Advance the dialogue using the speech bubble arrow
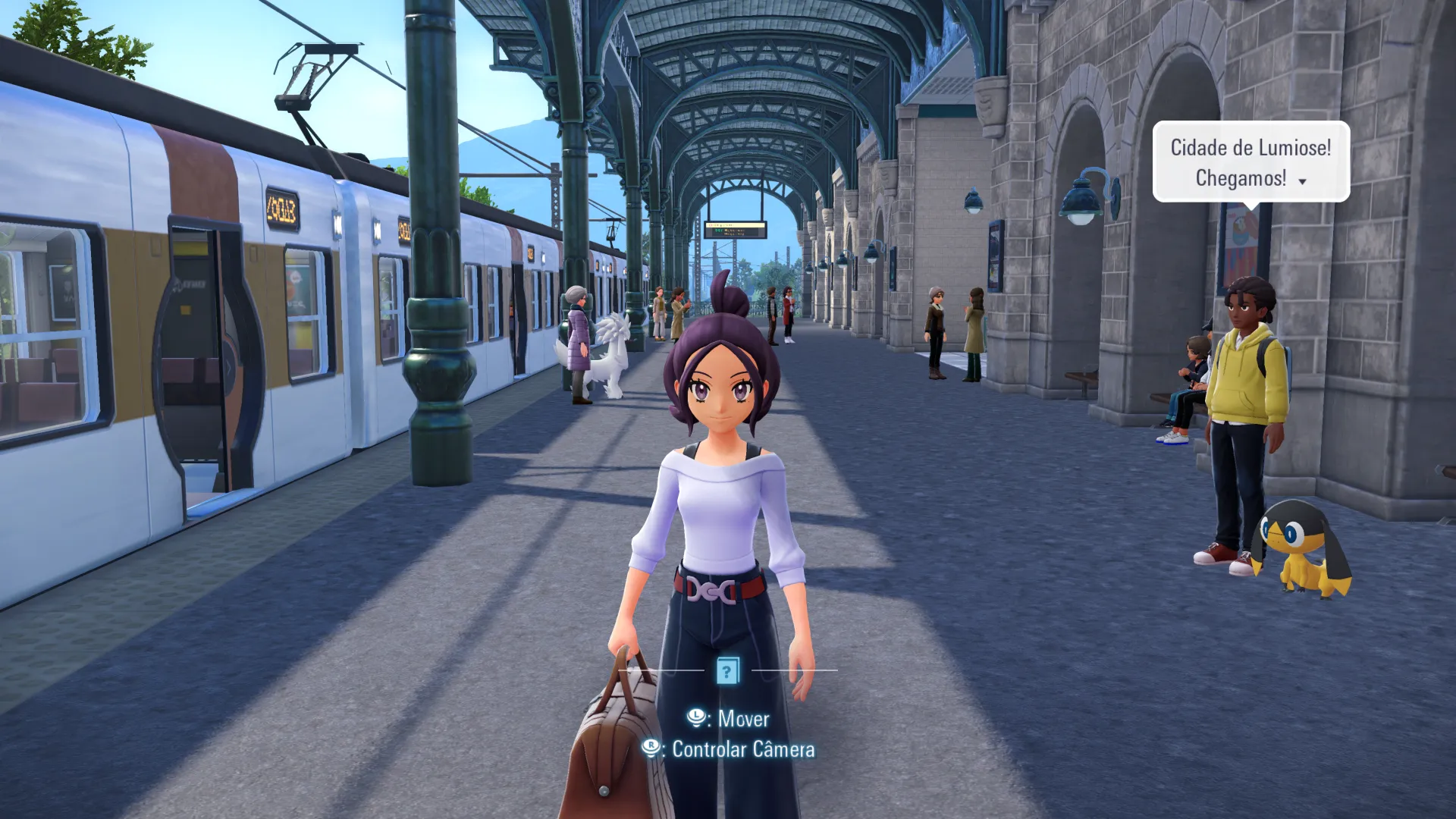The width and height of the screenshot is (1456, 819). pos(1303,181)
